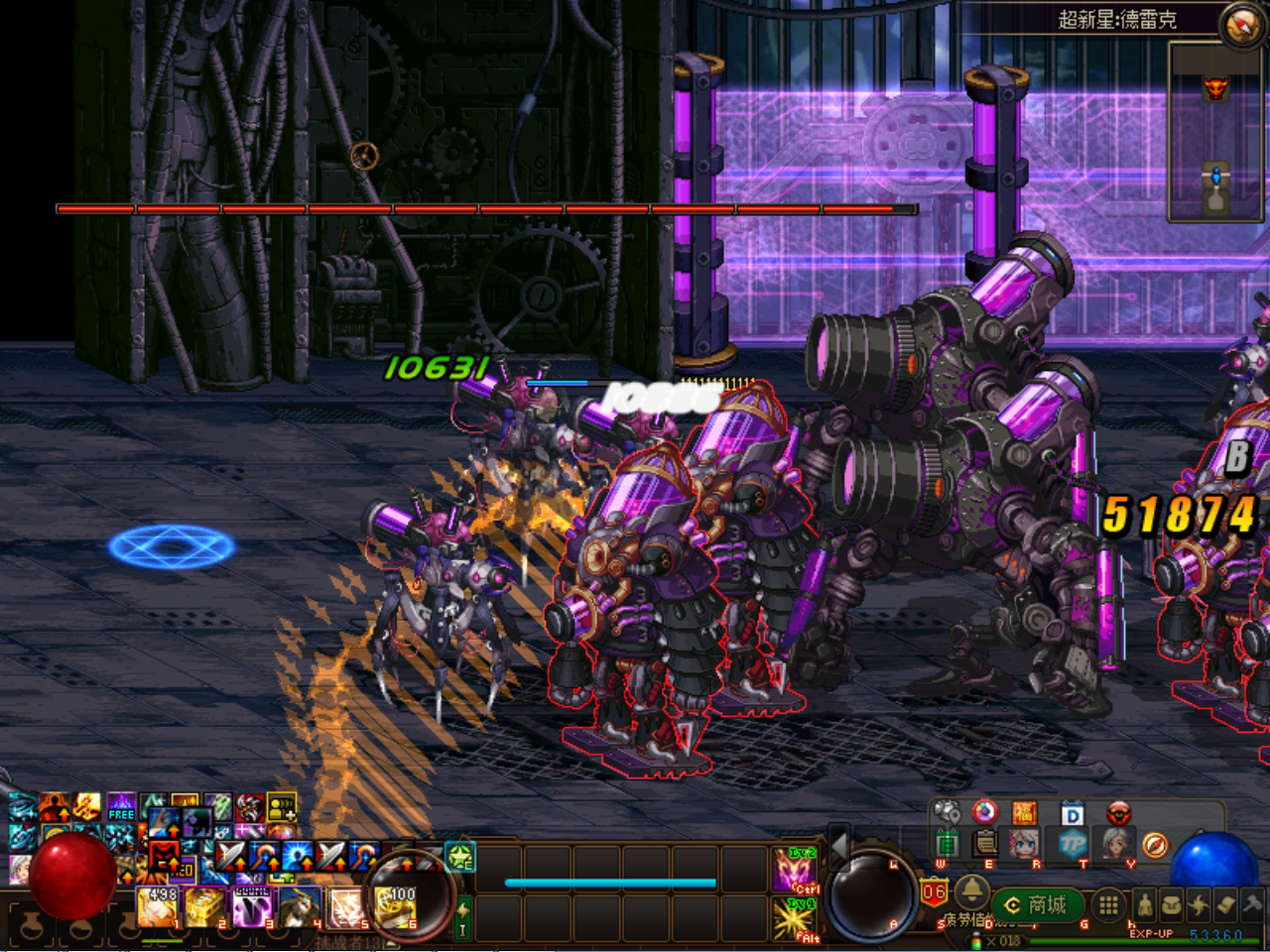The width and height of the screenshot is (1270, 952).
Task: Open the character menu portrait (V hotkey)
Action: pos(1115,845)
